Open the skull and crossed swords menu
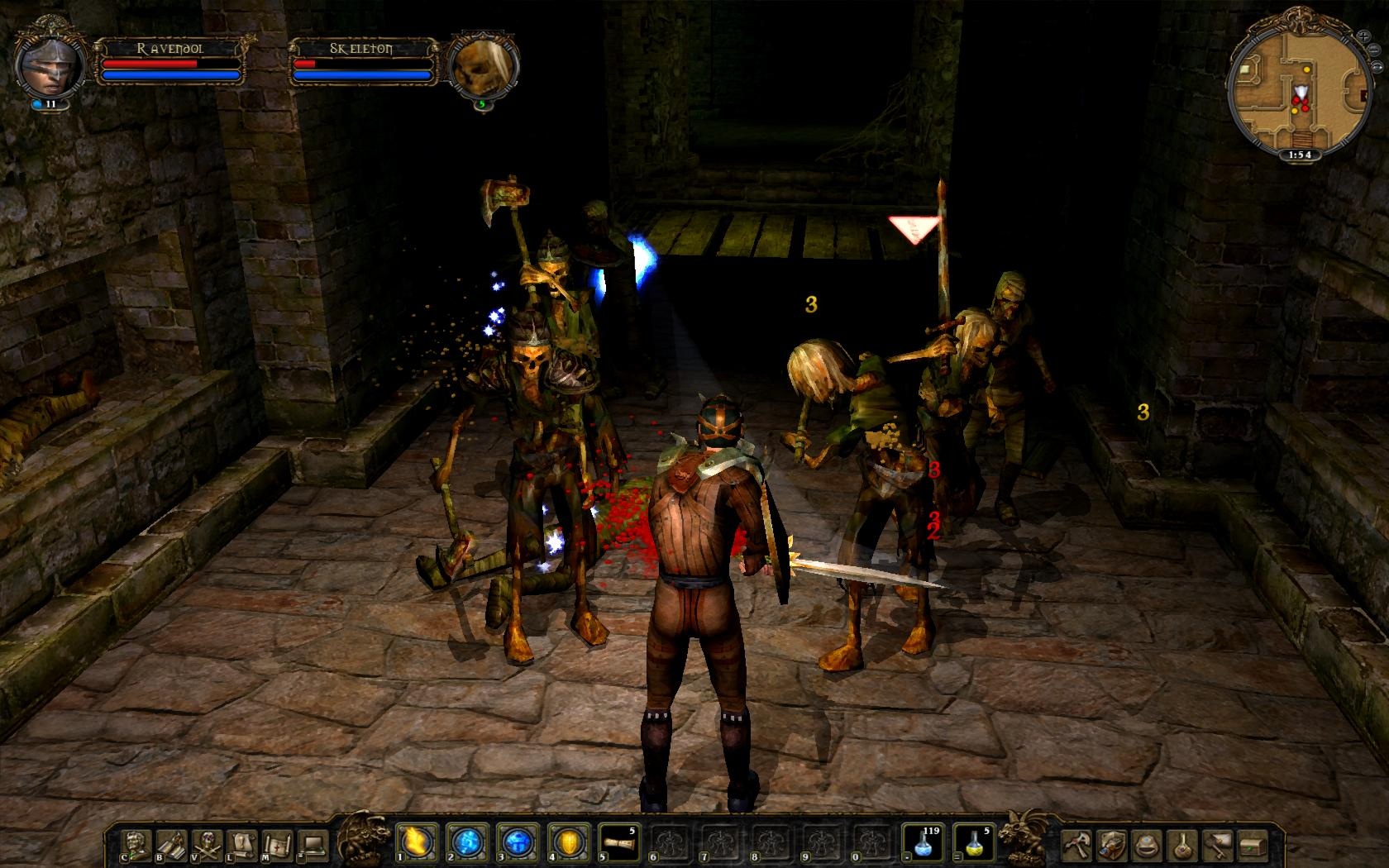 (x=206, y=844)
